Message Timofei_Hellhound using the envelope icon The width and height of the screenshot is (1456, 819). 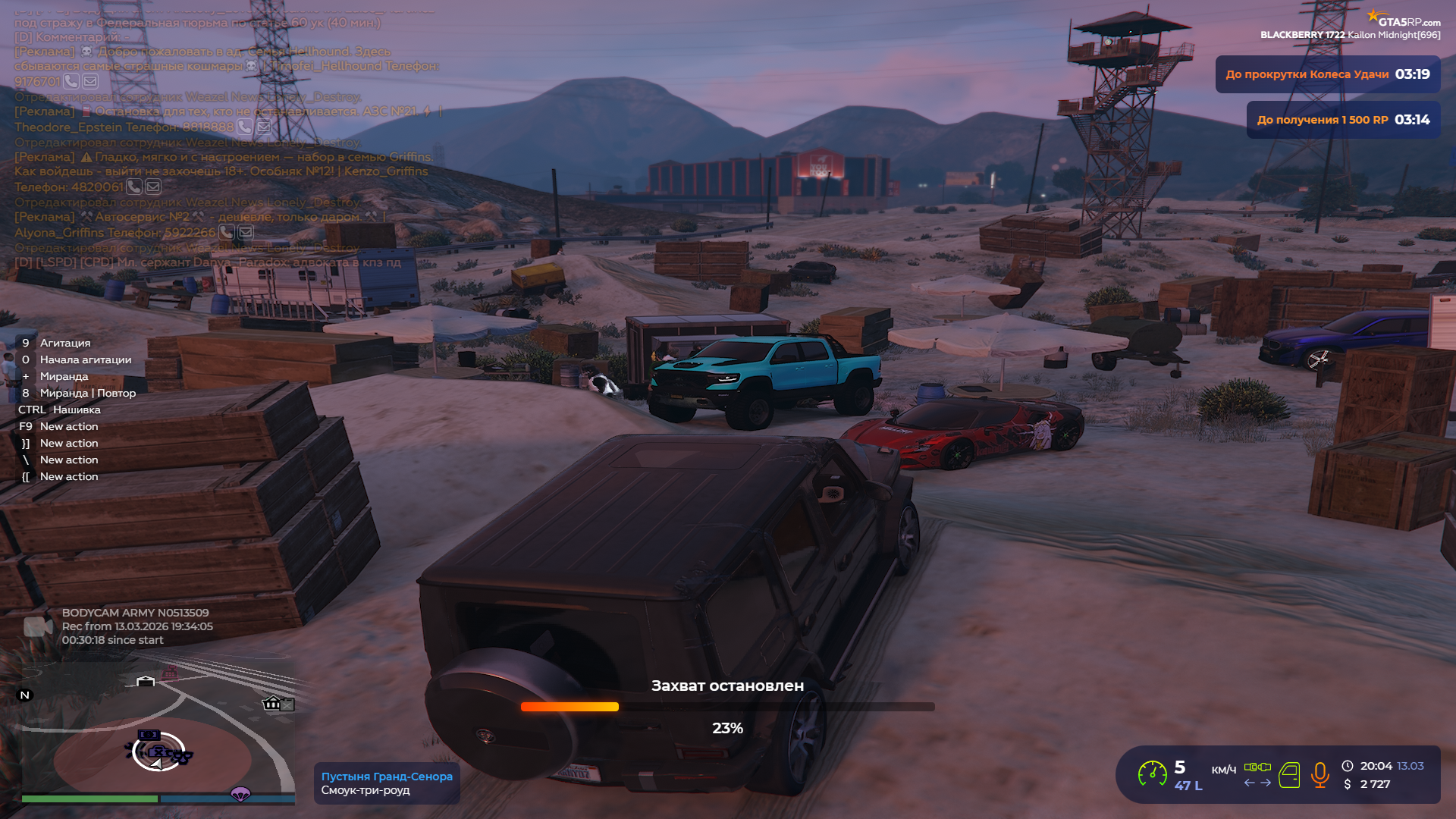[90, 81]
